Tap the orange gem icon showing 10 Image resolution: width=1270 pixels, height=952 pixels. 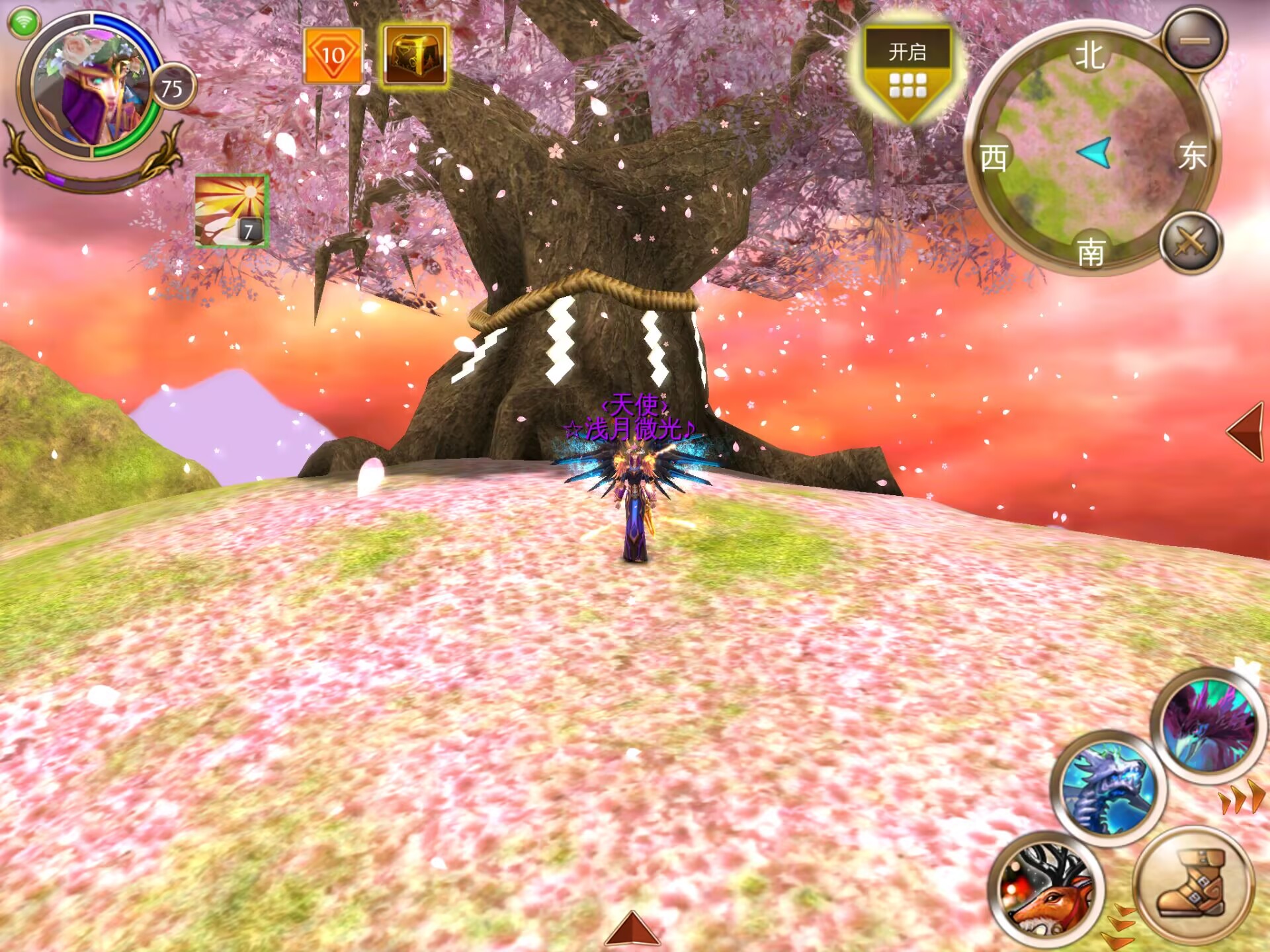point(333,56)
